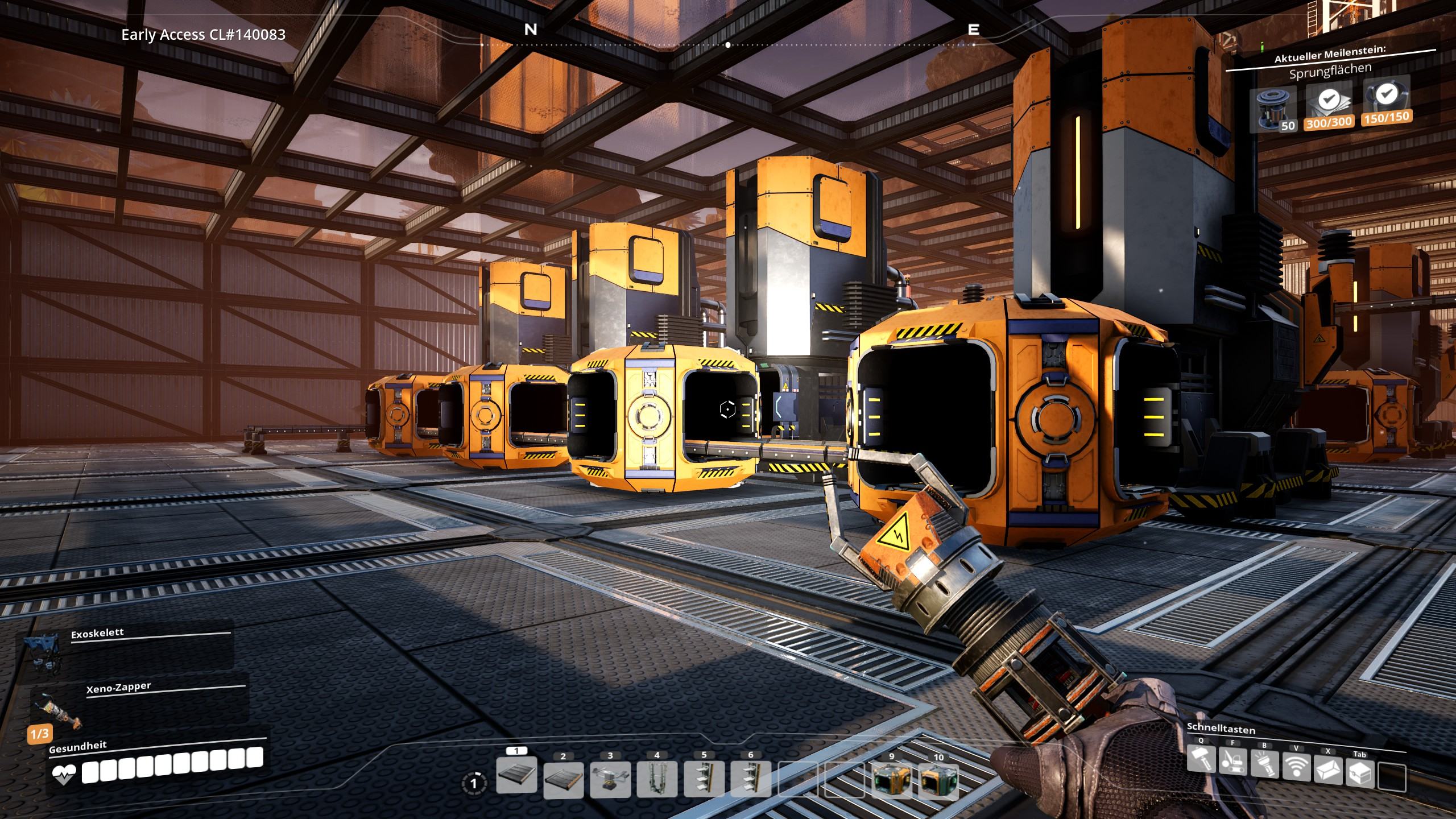Viewport: 1456px width, 819px height.
Task: Pick the conveyor pole in hotbar slot 3
Action: 610,780
